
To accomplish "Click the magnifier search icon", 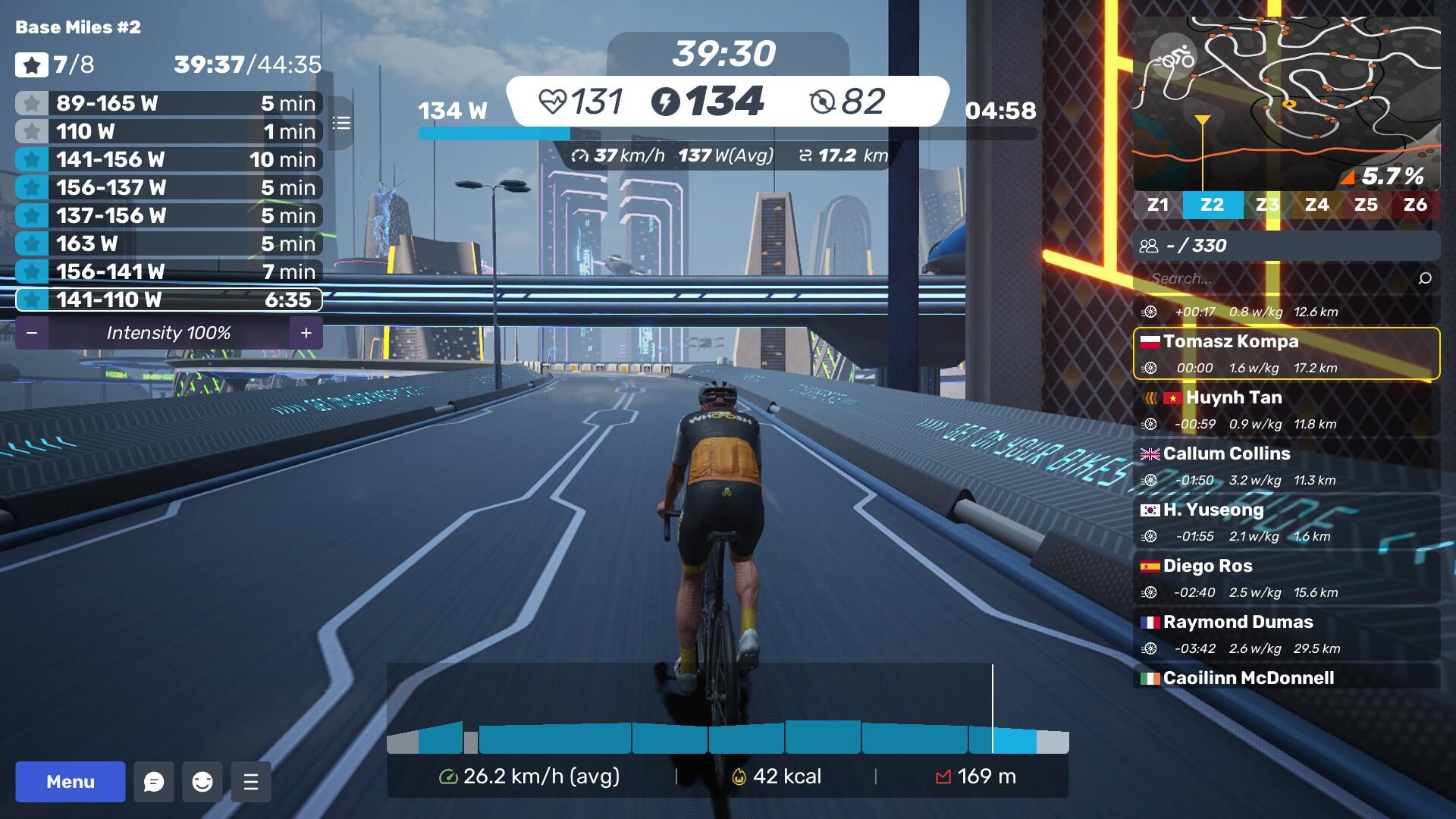I will (x=1425, y=278).
